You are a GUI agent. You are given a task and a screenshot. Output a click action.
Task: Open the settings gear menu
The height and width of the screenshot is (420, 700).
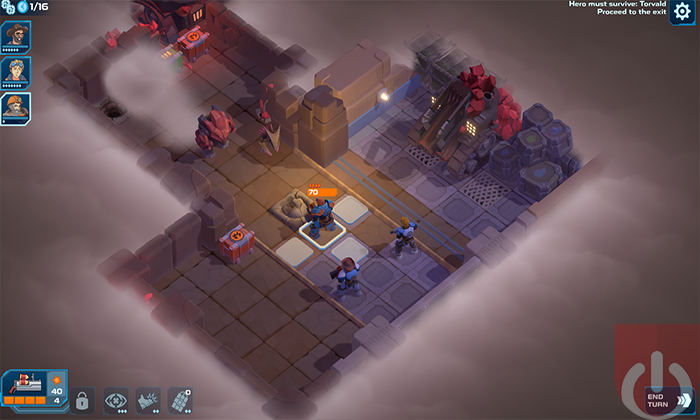[684, 13]
